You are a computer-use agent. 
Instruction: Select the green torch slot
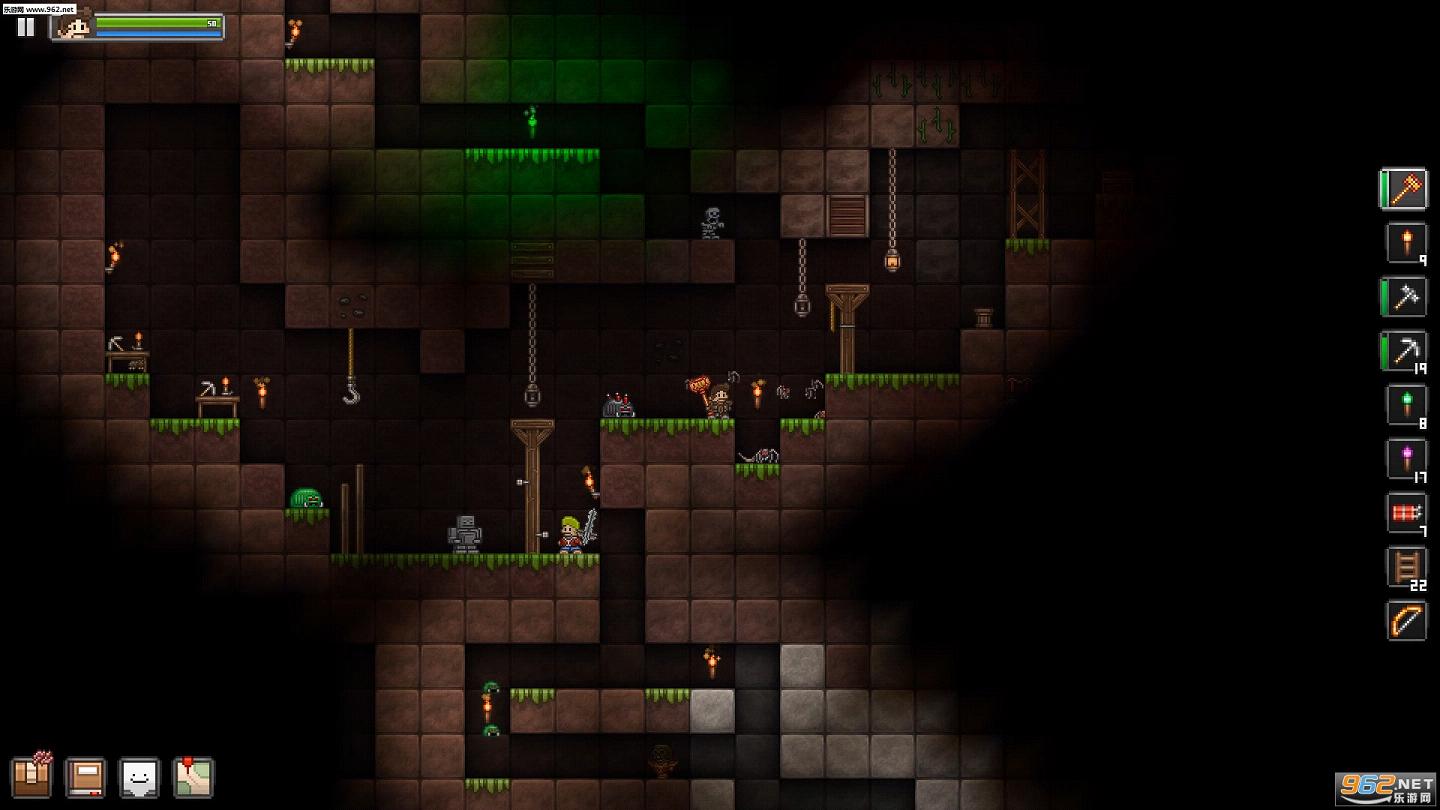1406,405
